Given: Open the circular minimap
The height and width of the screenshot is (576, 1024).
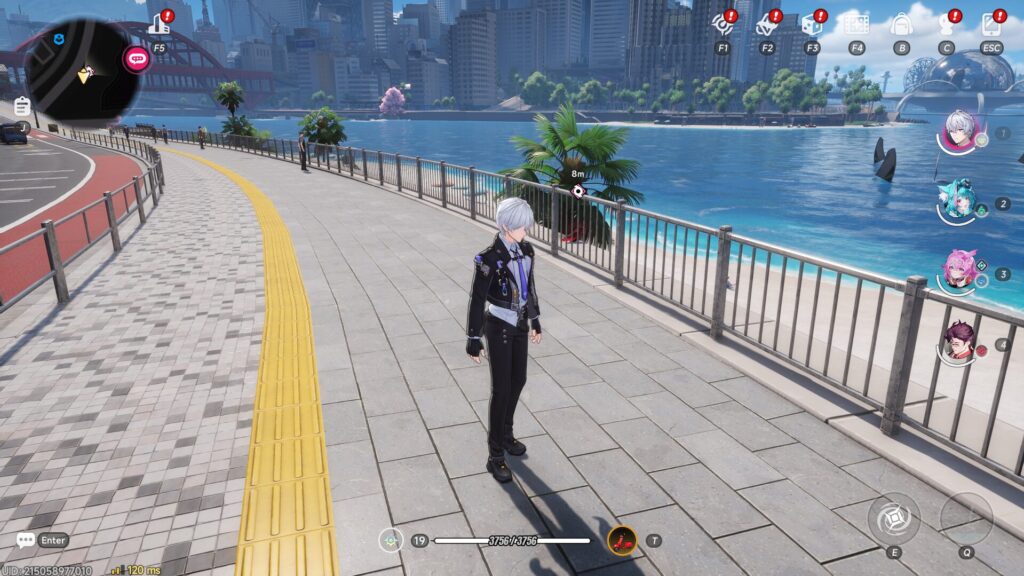Looking at the screenshot, I should (82, 72).
